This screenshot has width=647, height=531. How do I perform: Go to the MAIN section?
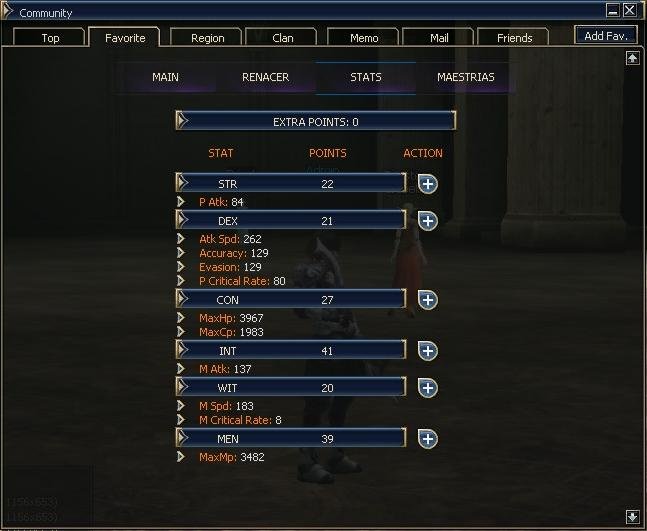click(x=165, y=77)
